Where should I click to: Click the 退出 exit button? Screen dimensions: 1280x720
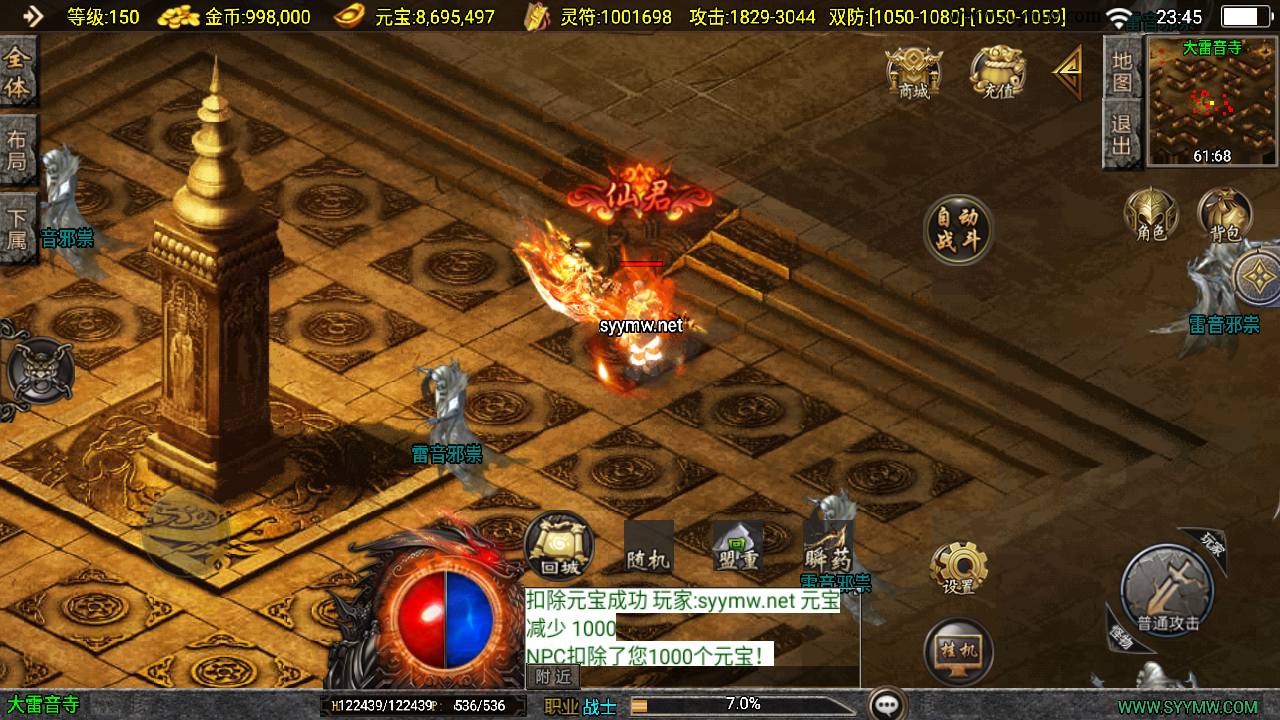(1122, 137)
